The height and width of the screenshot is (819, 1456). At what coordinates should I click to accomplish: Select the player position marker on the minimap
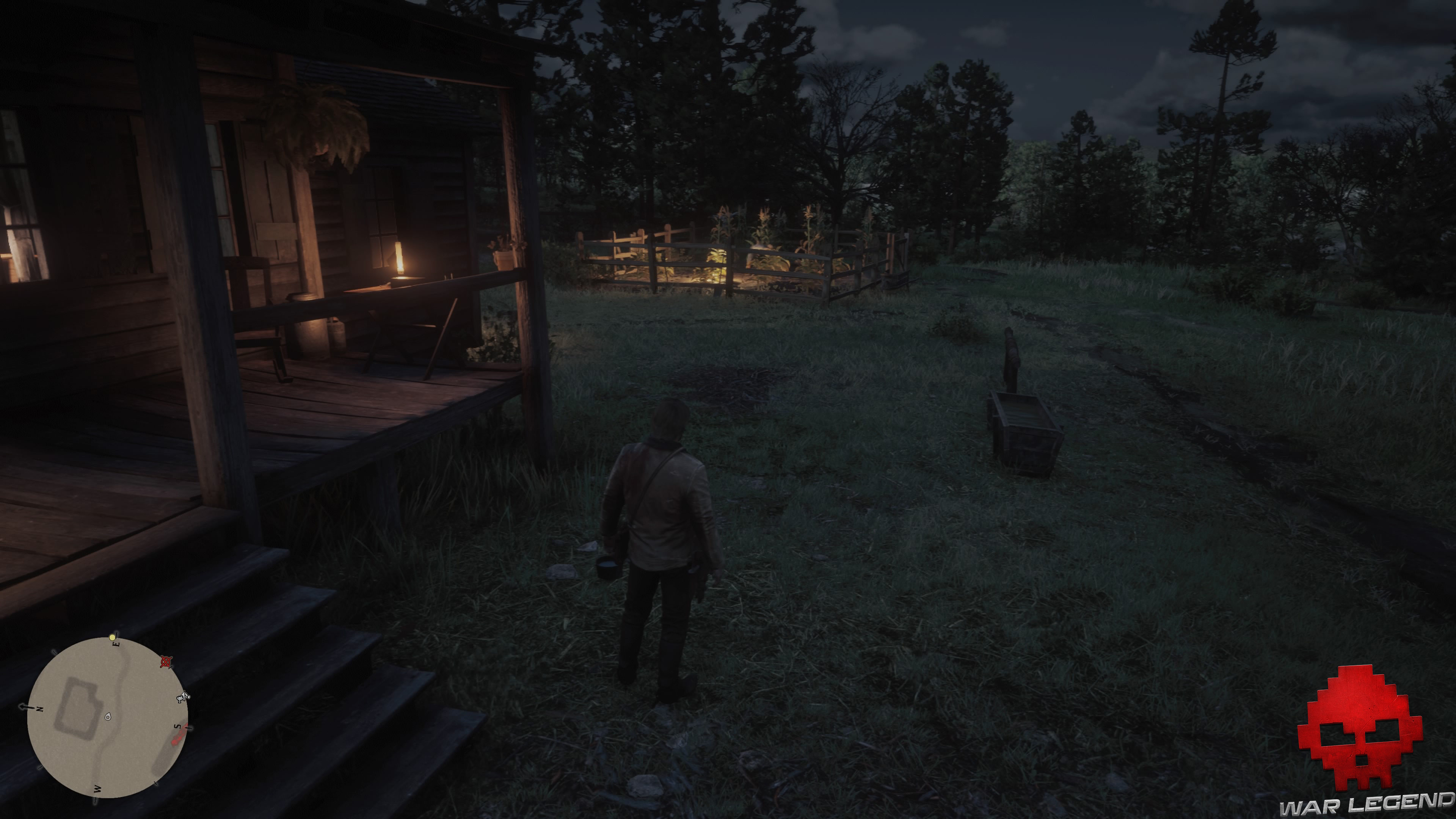coord(107,717)
